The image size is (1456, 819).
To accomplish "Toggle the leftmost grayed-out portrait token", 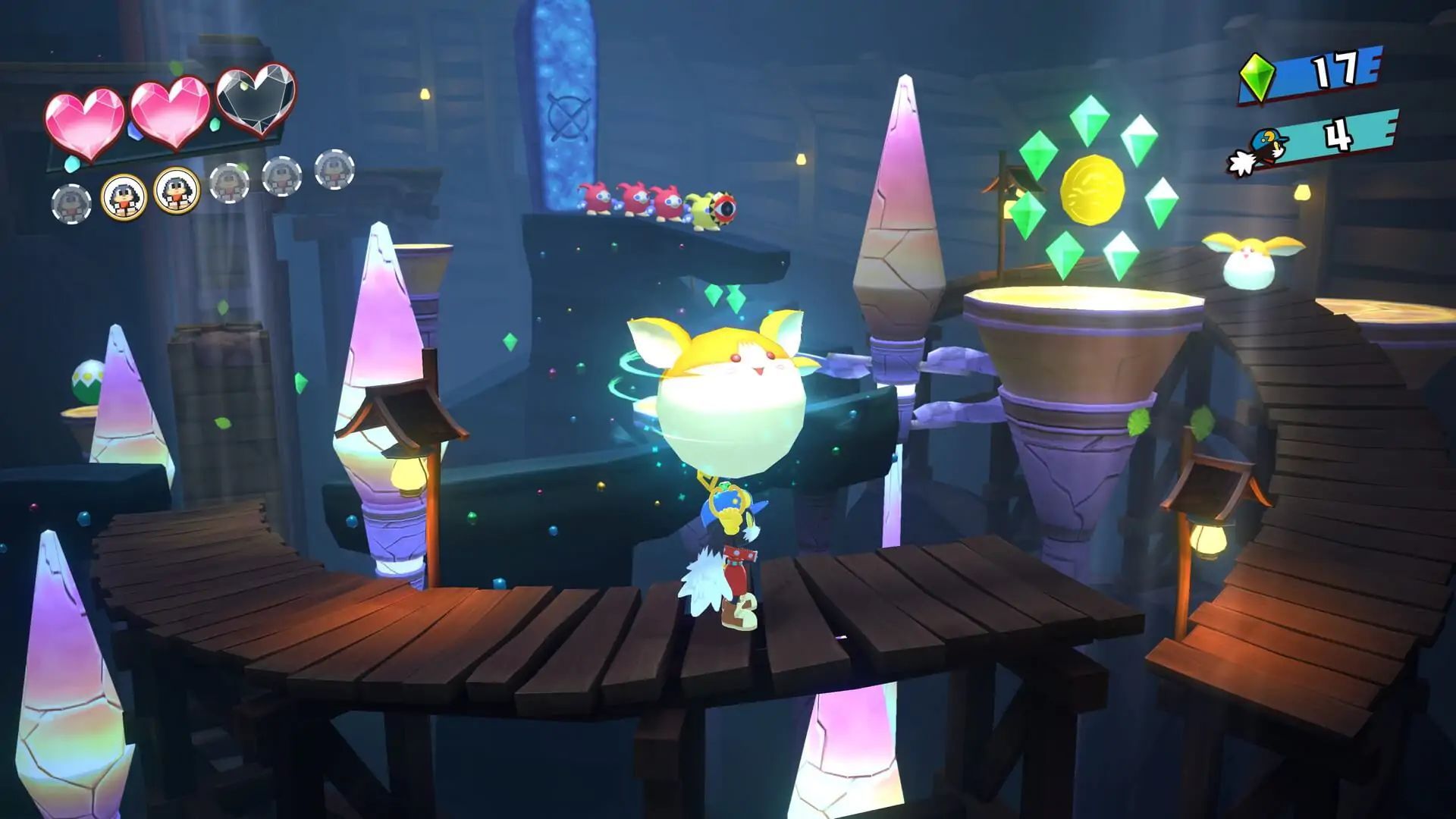I will [72, 201].
